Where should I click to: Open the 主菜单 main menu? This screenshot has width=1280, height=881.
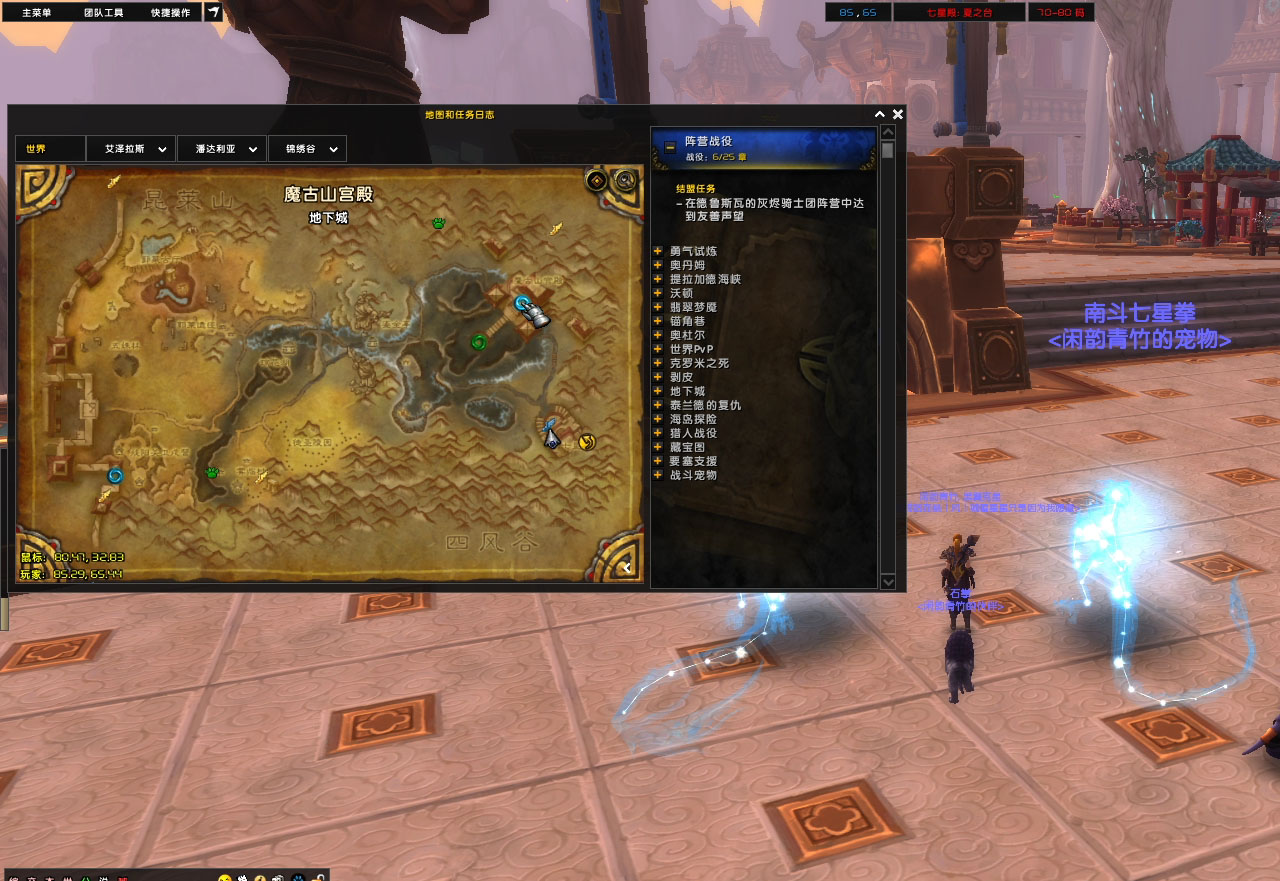pos(37,13)
